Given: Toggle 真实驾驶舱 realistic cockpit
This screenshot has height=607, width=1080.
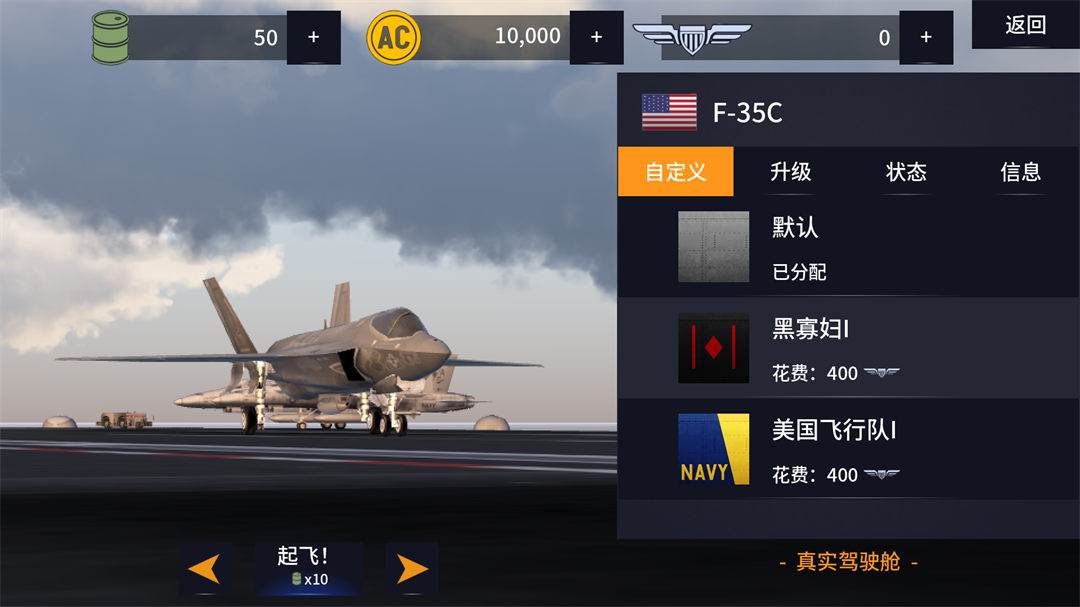Looking at the screenshot, I should coord(848,562).
